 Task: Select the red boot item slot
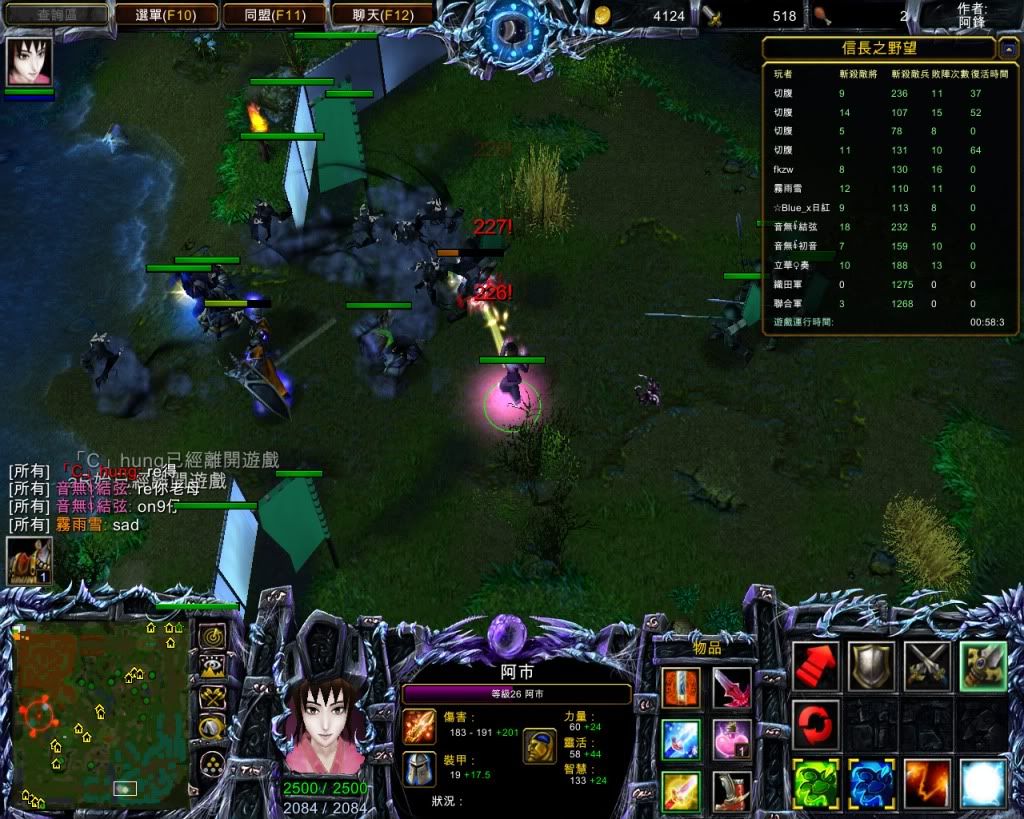(732, 791)
